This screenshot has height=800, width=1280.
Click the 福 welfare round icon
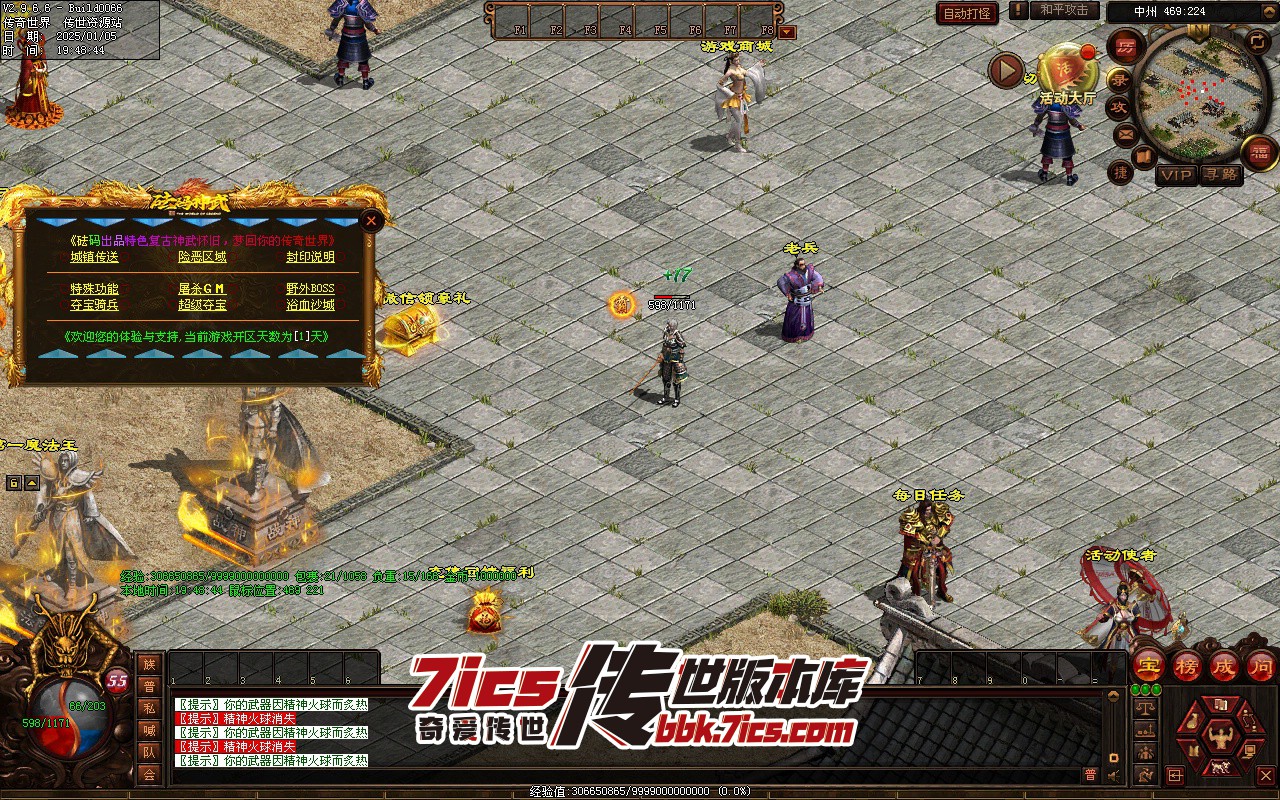(x=1259, y=153)
